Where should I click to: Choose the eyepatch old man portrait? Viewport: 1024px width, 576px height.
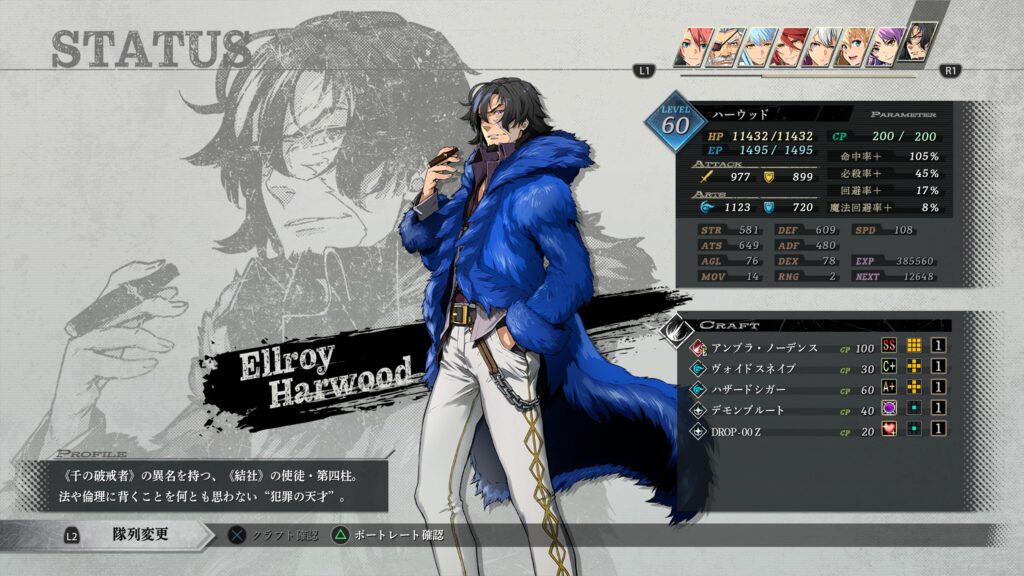(x=723, y=48)
